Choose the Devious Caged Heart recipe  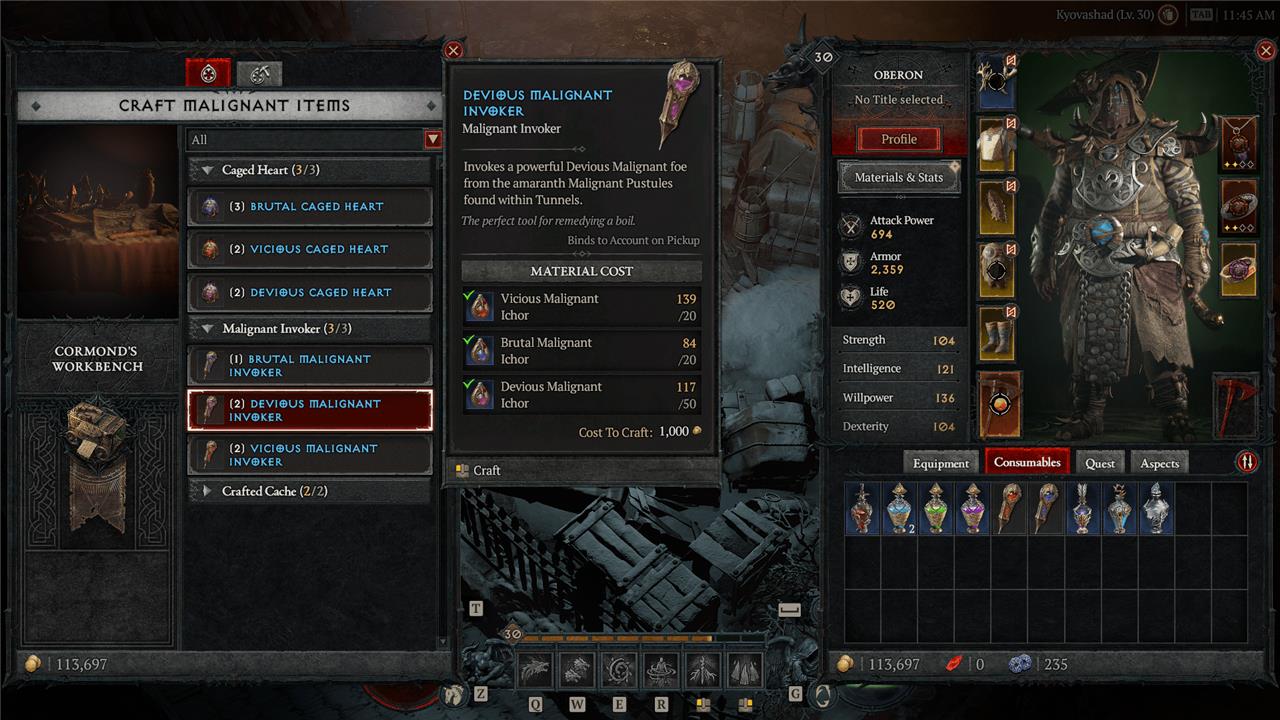[310, 293]
